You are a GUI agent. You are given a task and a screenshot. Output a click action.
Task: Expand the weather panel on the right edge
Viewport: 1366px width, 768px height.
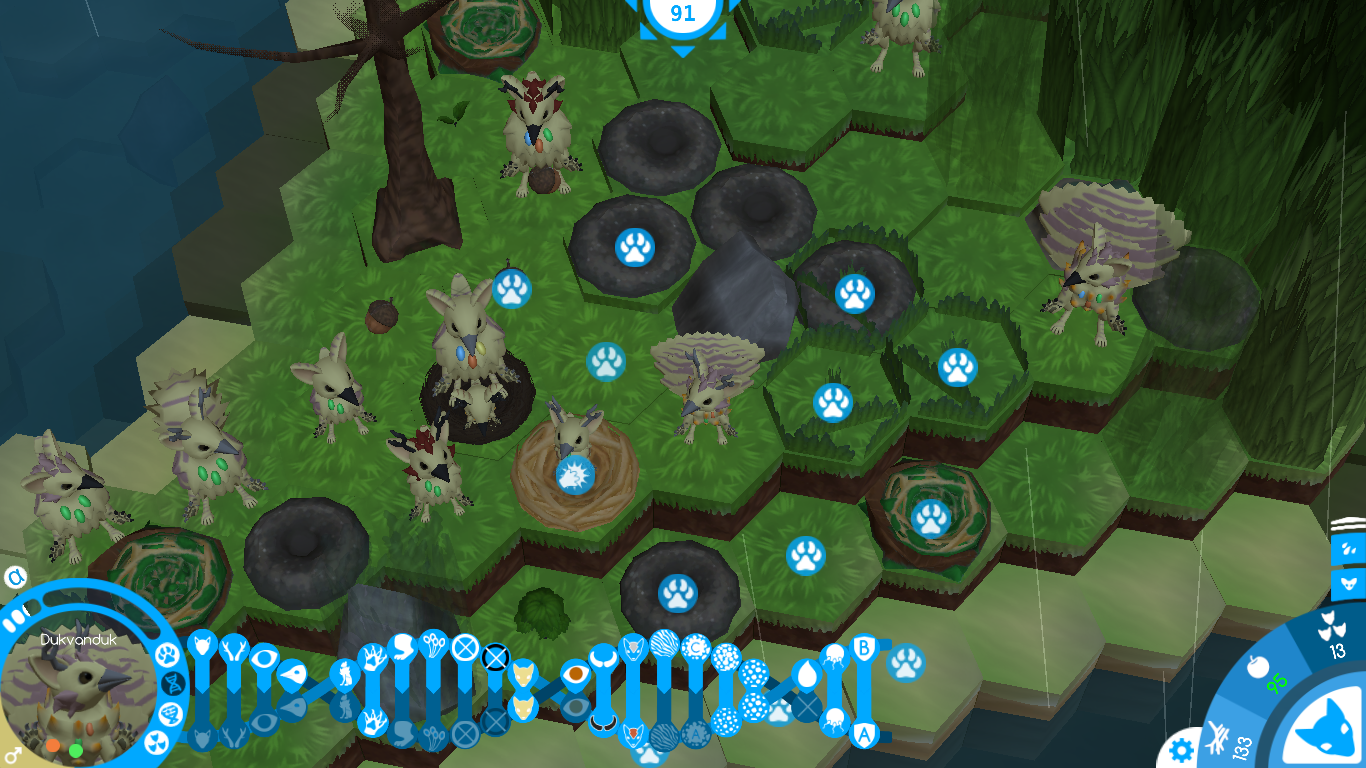(x=1349, y=549)
